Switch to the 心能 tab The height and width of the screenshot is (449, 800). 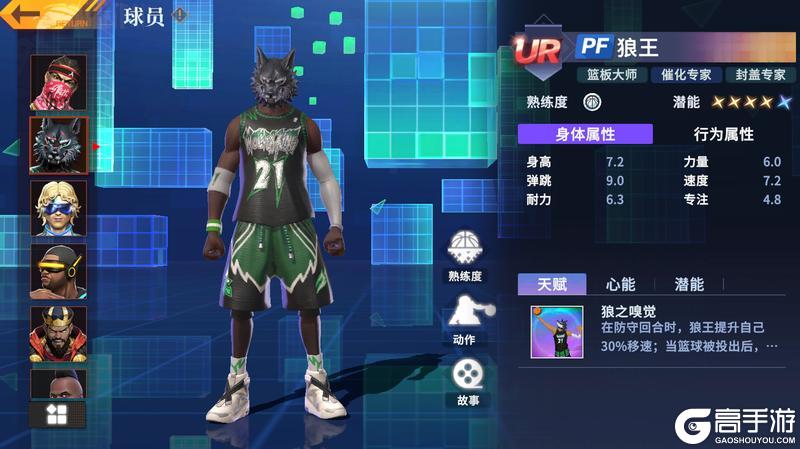620,284
